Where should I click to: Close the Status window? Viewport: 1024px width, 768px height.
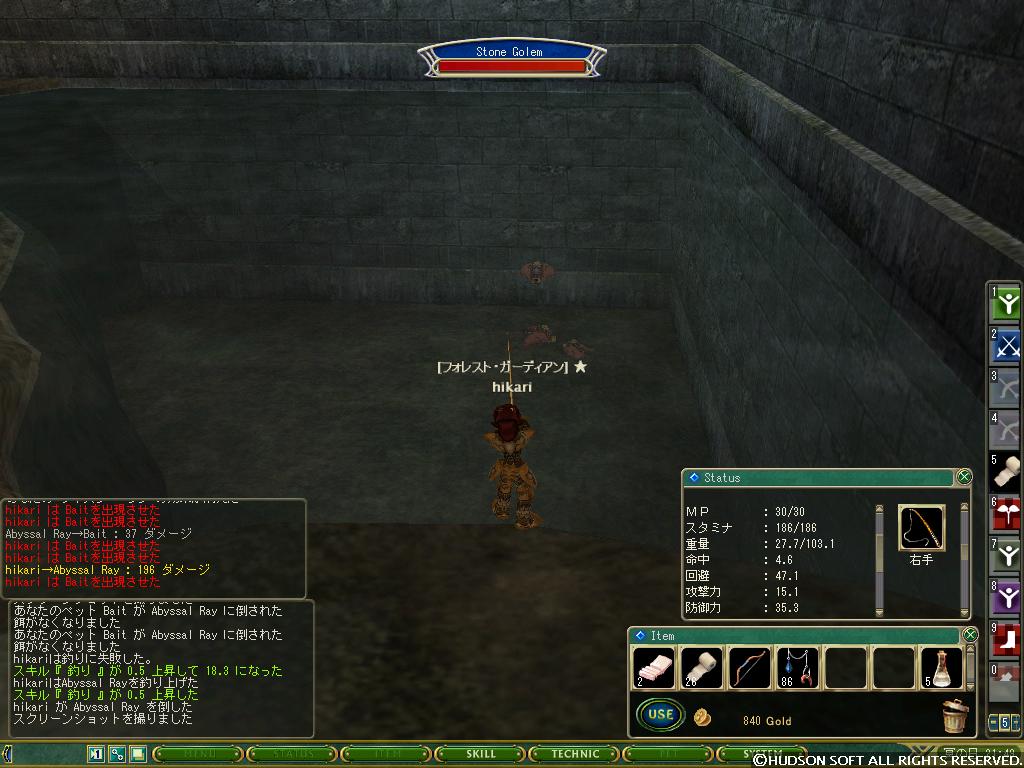click(964, 477)
